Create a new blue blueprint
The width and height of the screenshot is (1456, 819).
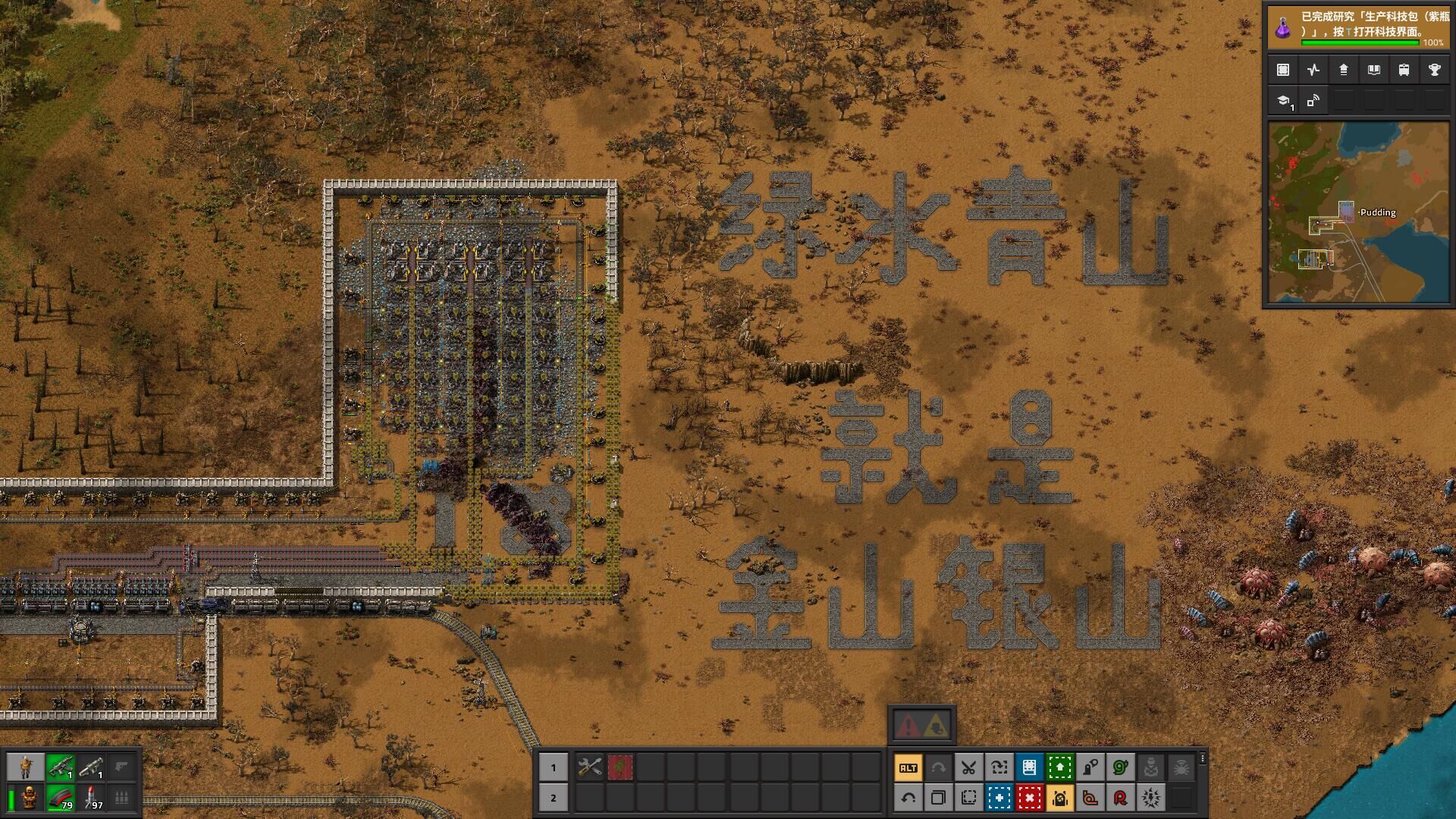click(999, 798)
